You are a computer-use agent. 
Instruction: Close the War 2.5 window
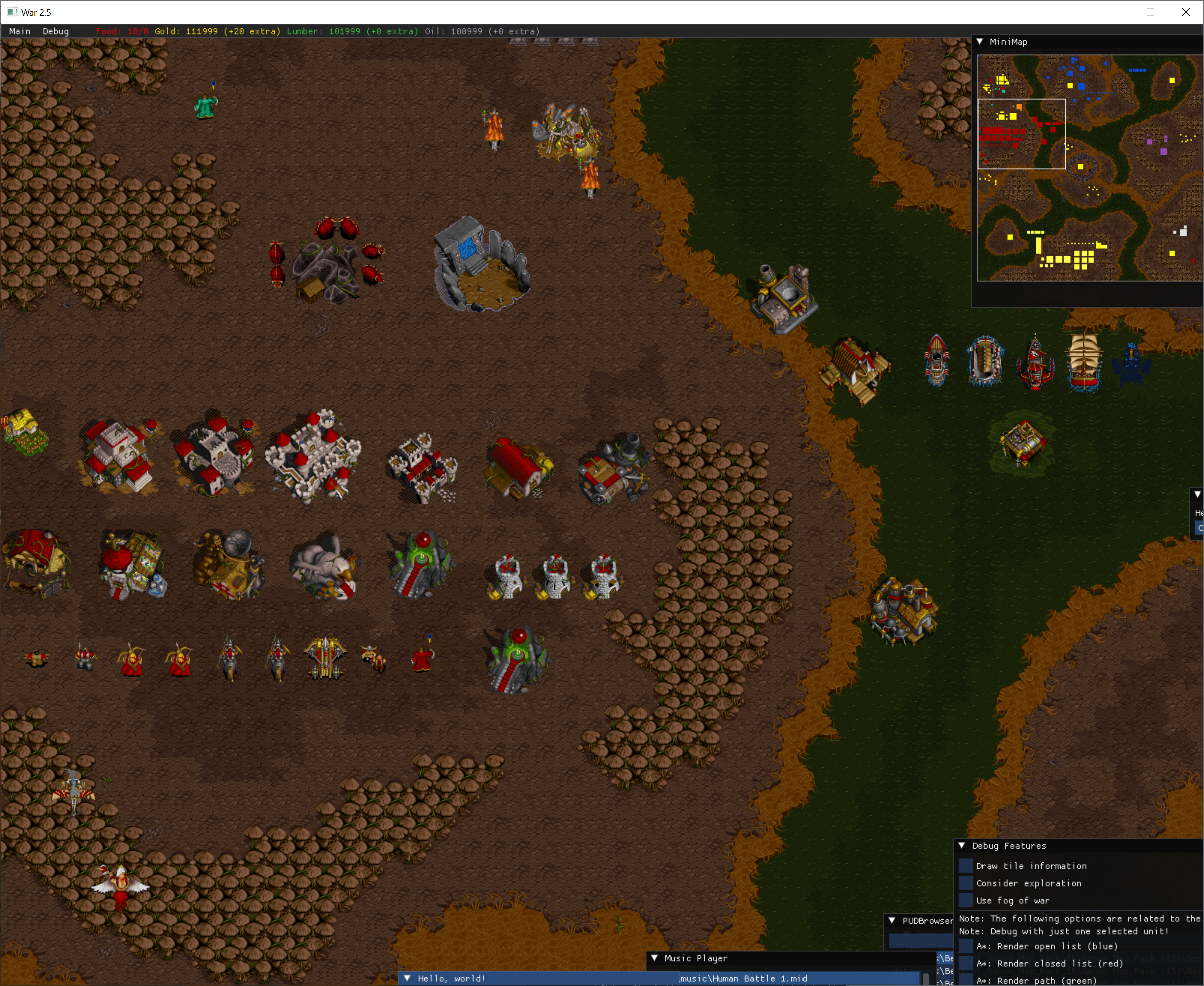1186,12
